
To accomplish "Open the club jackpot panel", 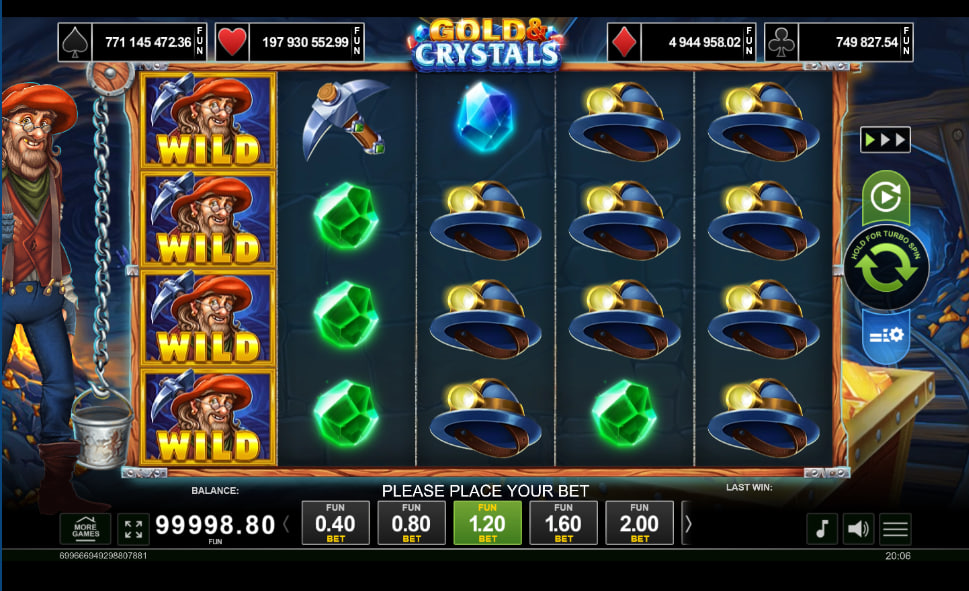I will pos(838,43).
